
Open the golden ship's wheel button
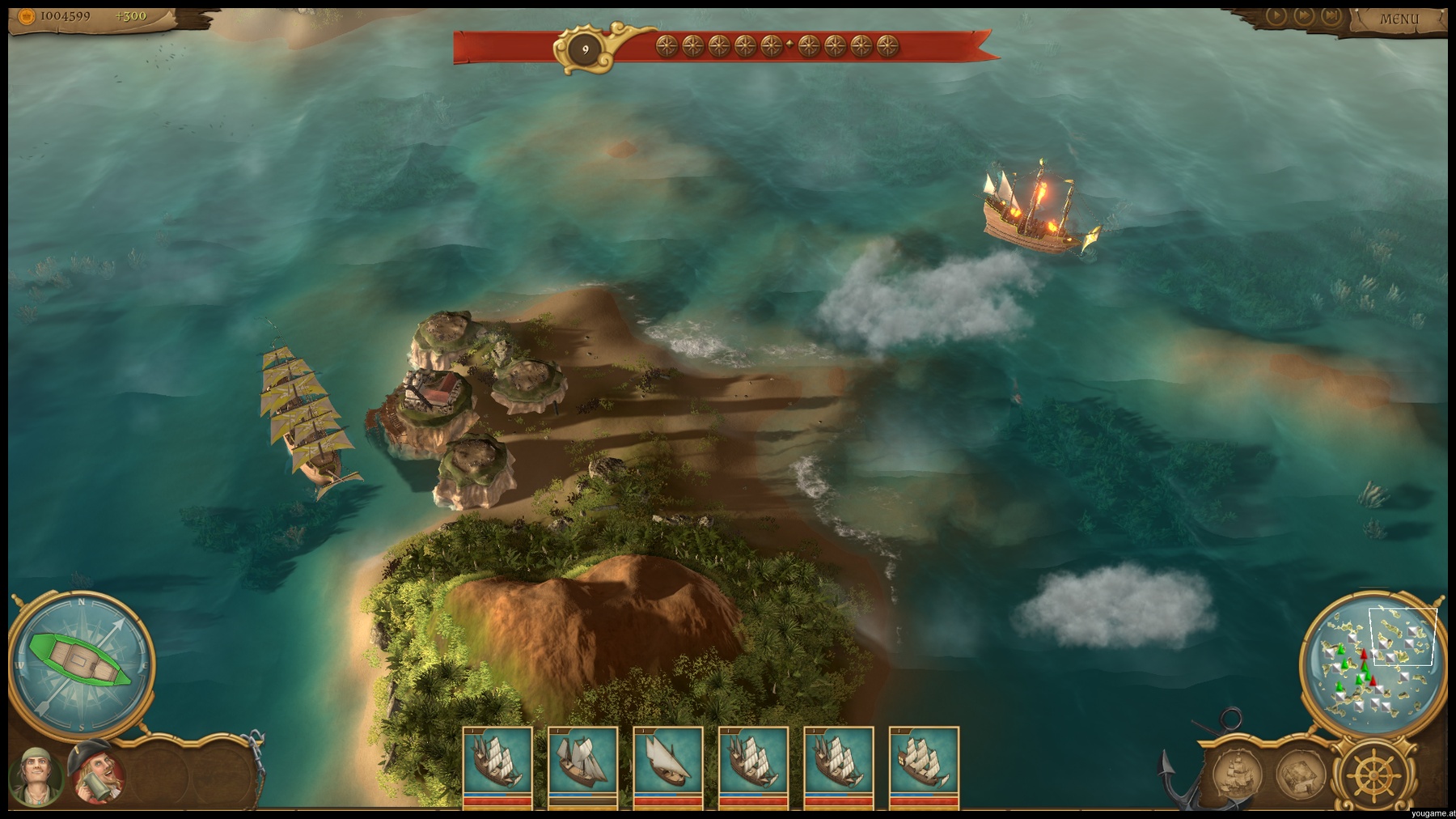1369,773
